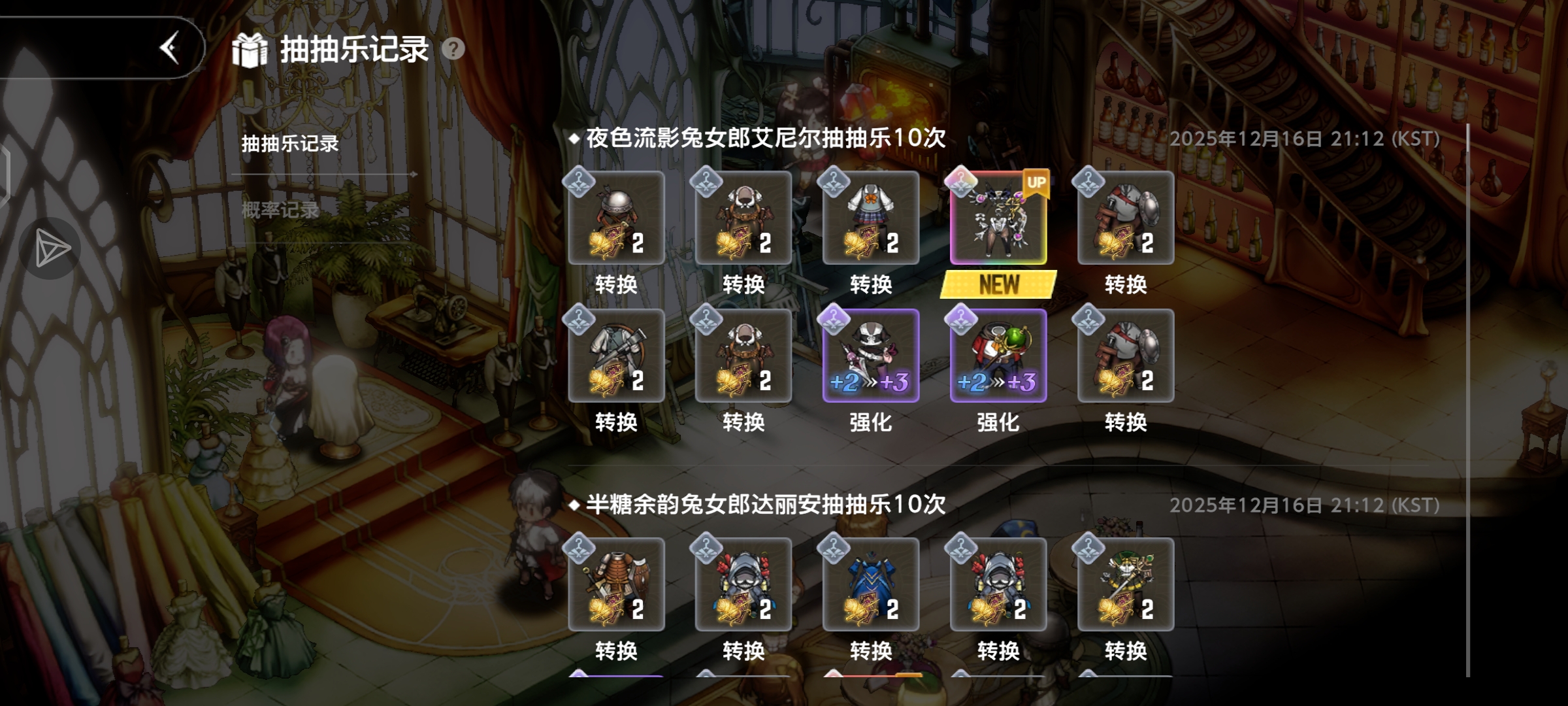Click the small arrow at the sidebar divider
This screenshot has width=1568, height=706.
click(414, 175)
